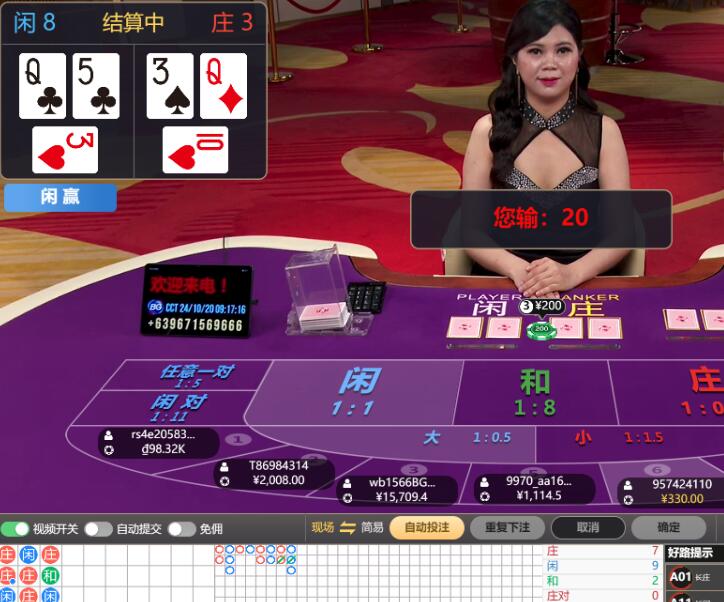Toggle 自动提交 auto-submit switch
Screen dimensions: 724x602
point(98,529)
